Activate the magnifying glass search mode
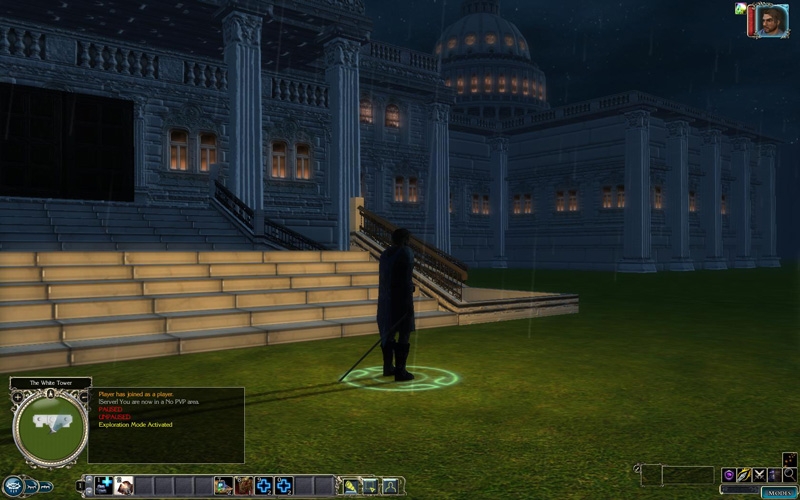This screenshot has height=500, width=800. coord(790,474)
